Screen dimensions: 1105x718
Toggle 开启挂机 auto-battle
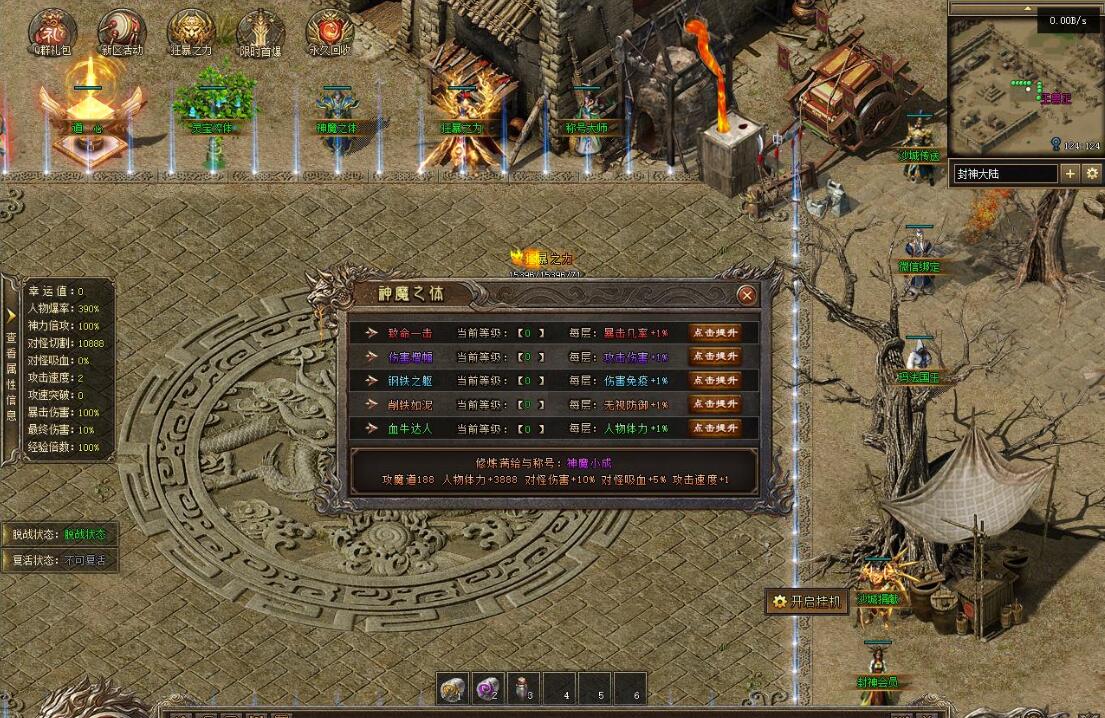pos(809,601)
